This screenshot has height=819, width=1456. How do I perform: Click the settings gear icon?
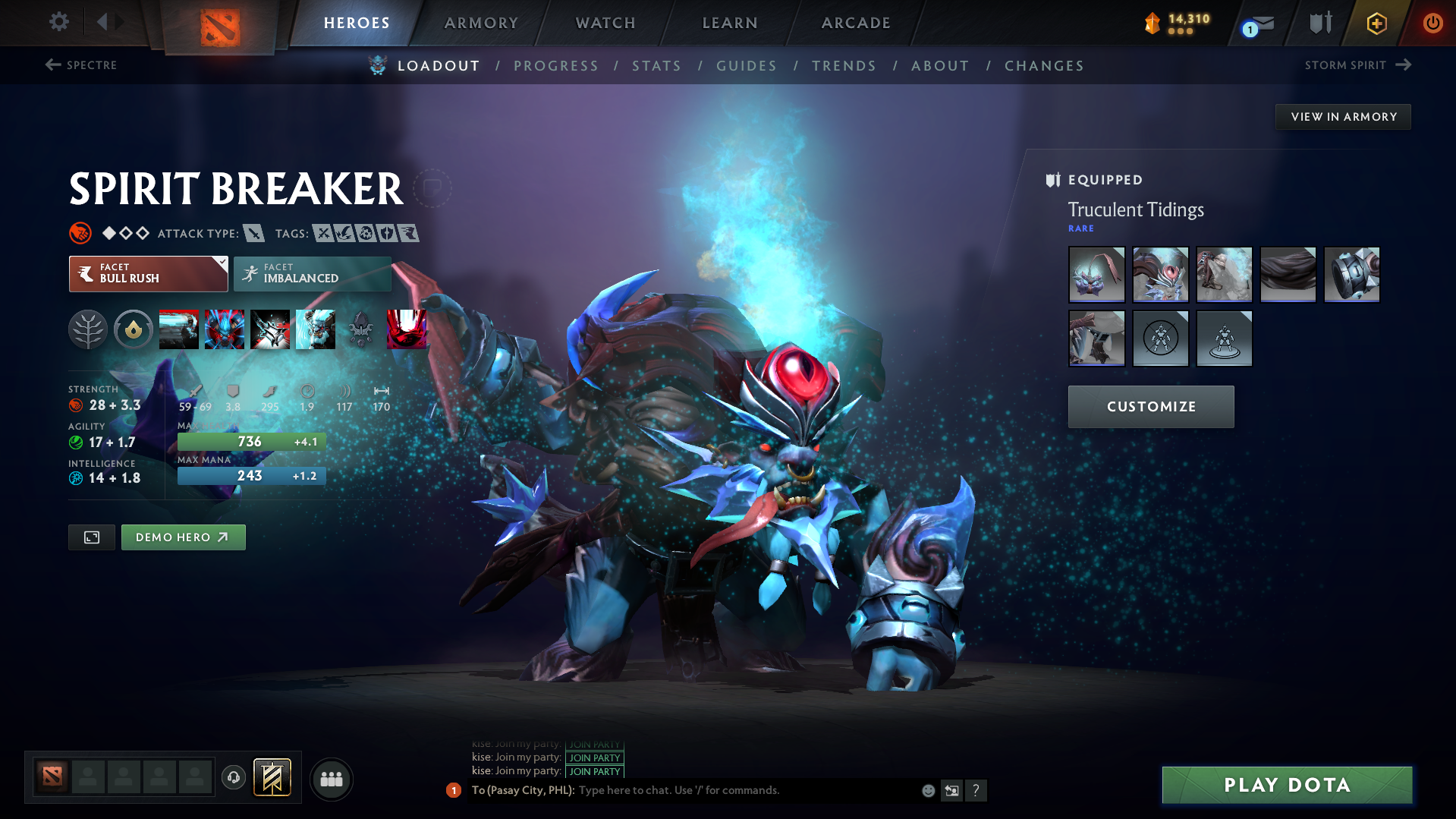pyautogui.click(x=58, y=22)
